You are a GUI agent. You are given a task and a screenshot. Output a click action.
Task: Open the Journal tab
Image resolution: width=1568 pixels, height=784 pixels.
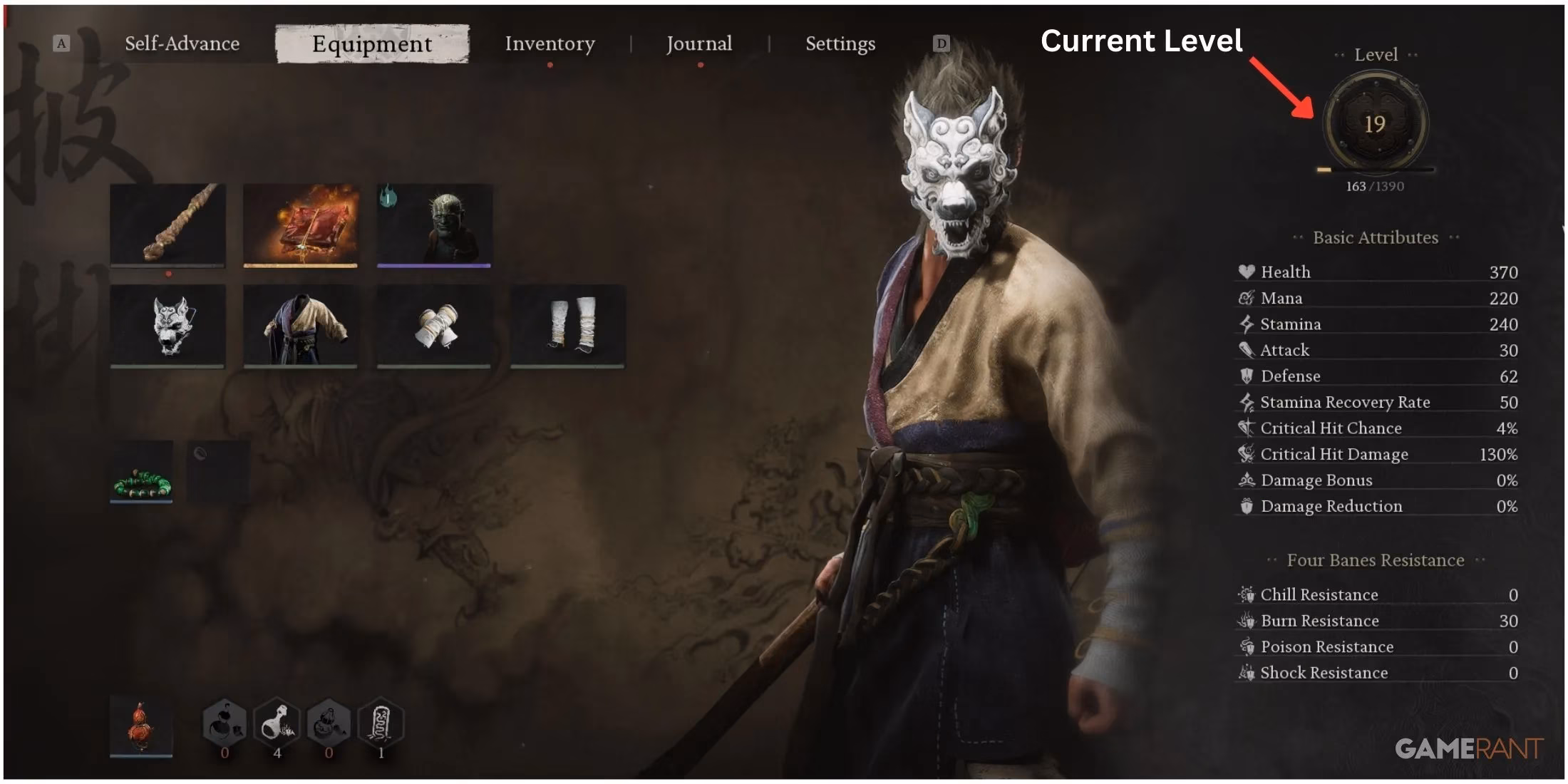coord(699,43)
